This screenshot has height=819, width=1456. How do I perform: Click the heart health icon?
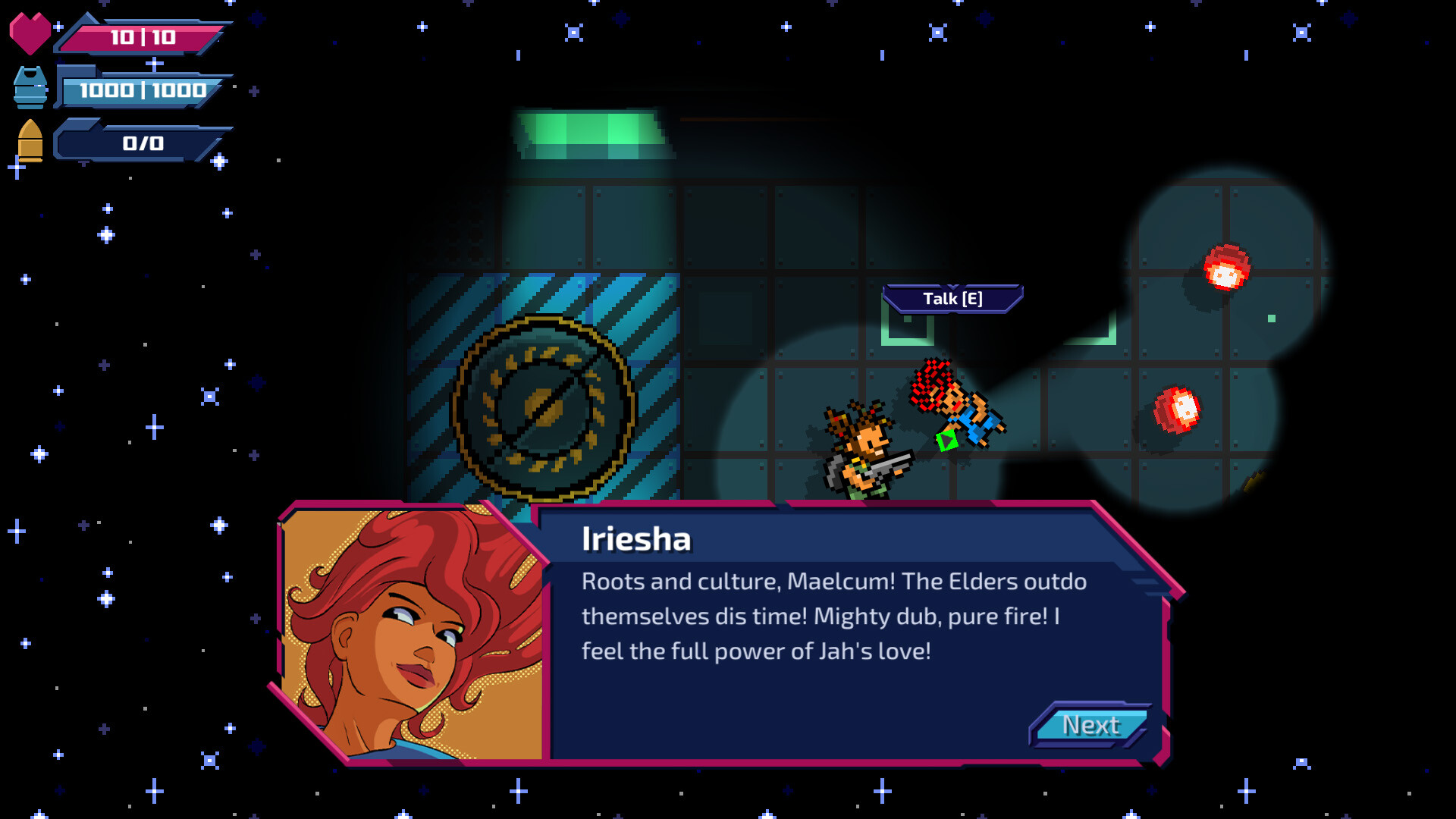pos(32,30)
